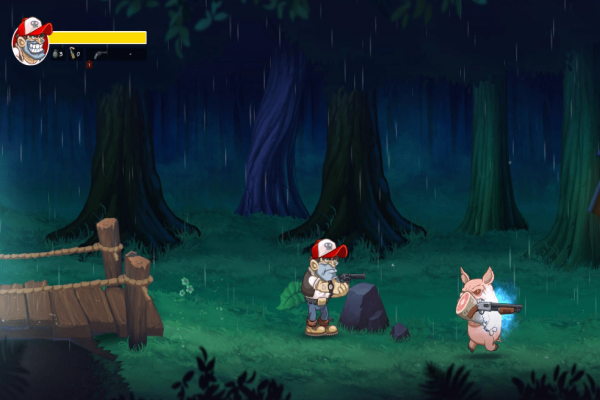The image size is (600, 400).
Task: Select the grenade item icon
Action: 57,55
